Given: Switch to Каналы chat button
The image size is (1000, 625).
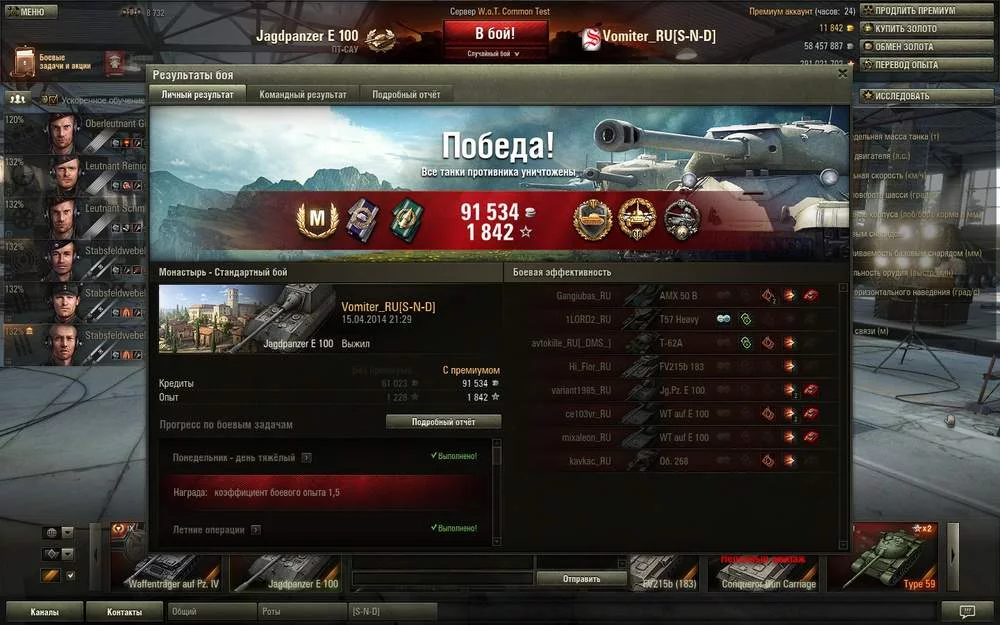Looking at the screenshot, I should click(x=43, y=611).
